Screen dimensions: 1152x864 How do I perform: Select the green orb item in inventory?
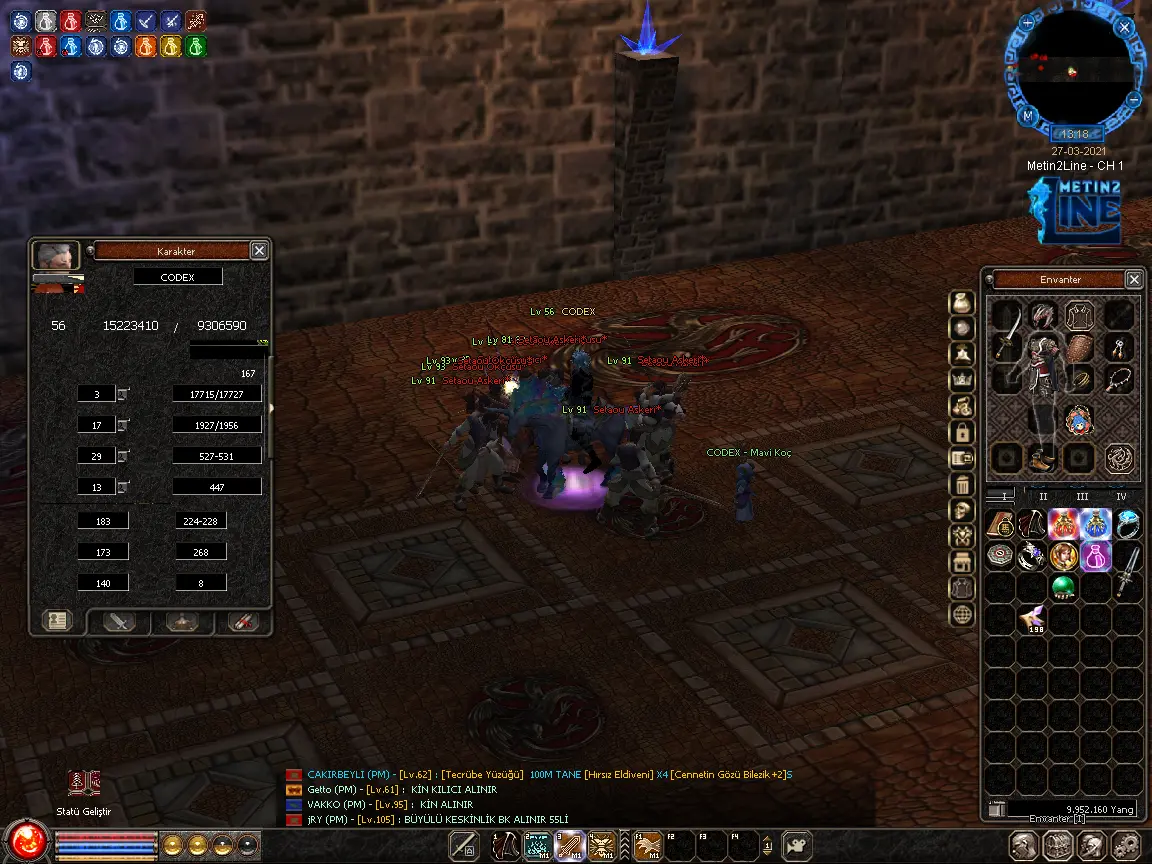(1063, 587)
